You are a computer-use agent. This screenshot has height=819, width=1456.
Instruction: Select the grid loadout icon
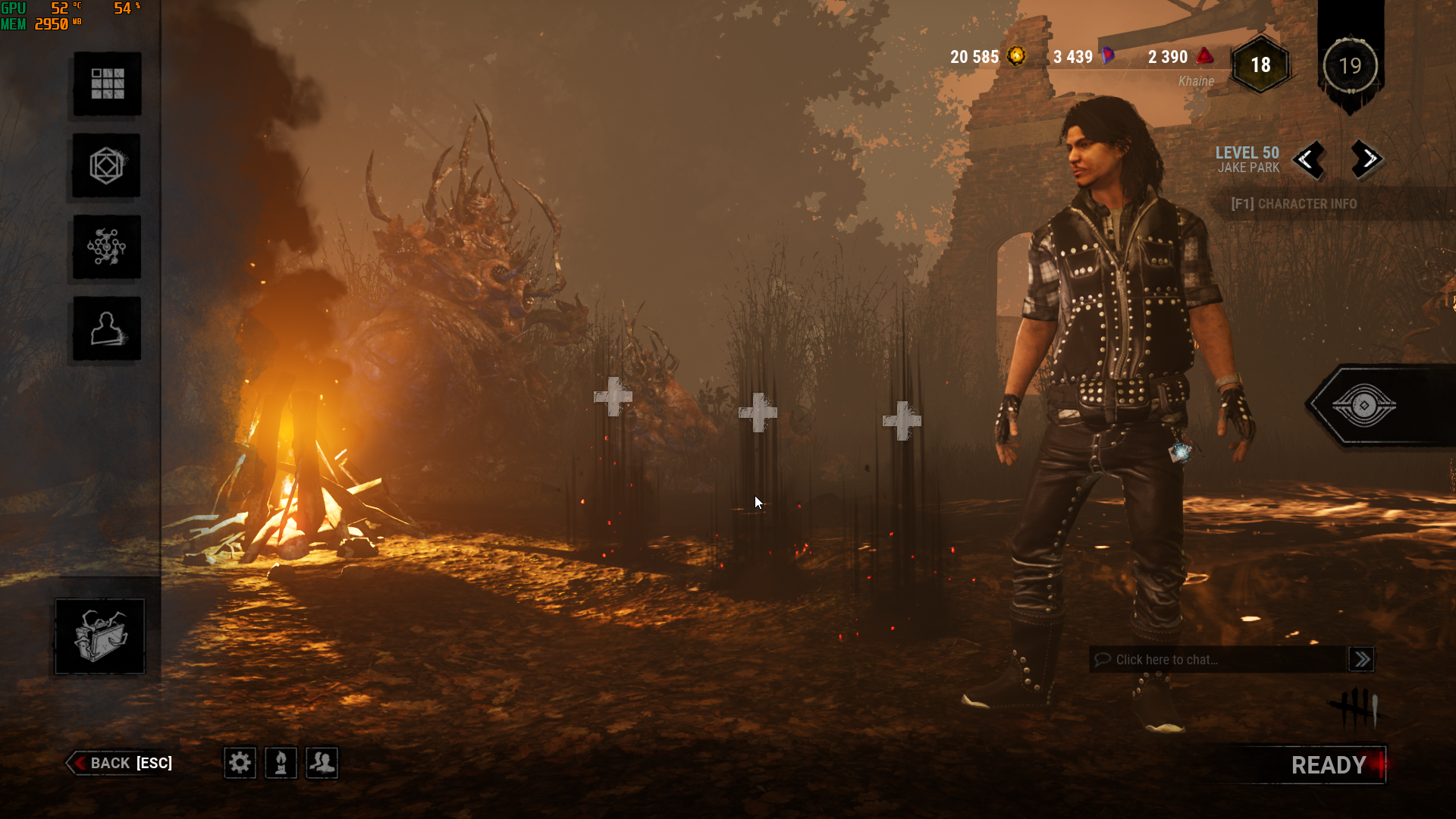(x=107, y=83)
